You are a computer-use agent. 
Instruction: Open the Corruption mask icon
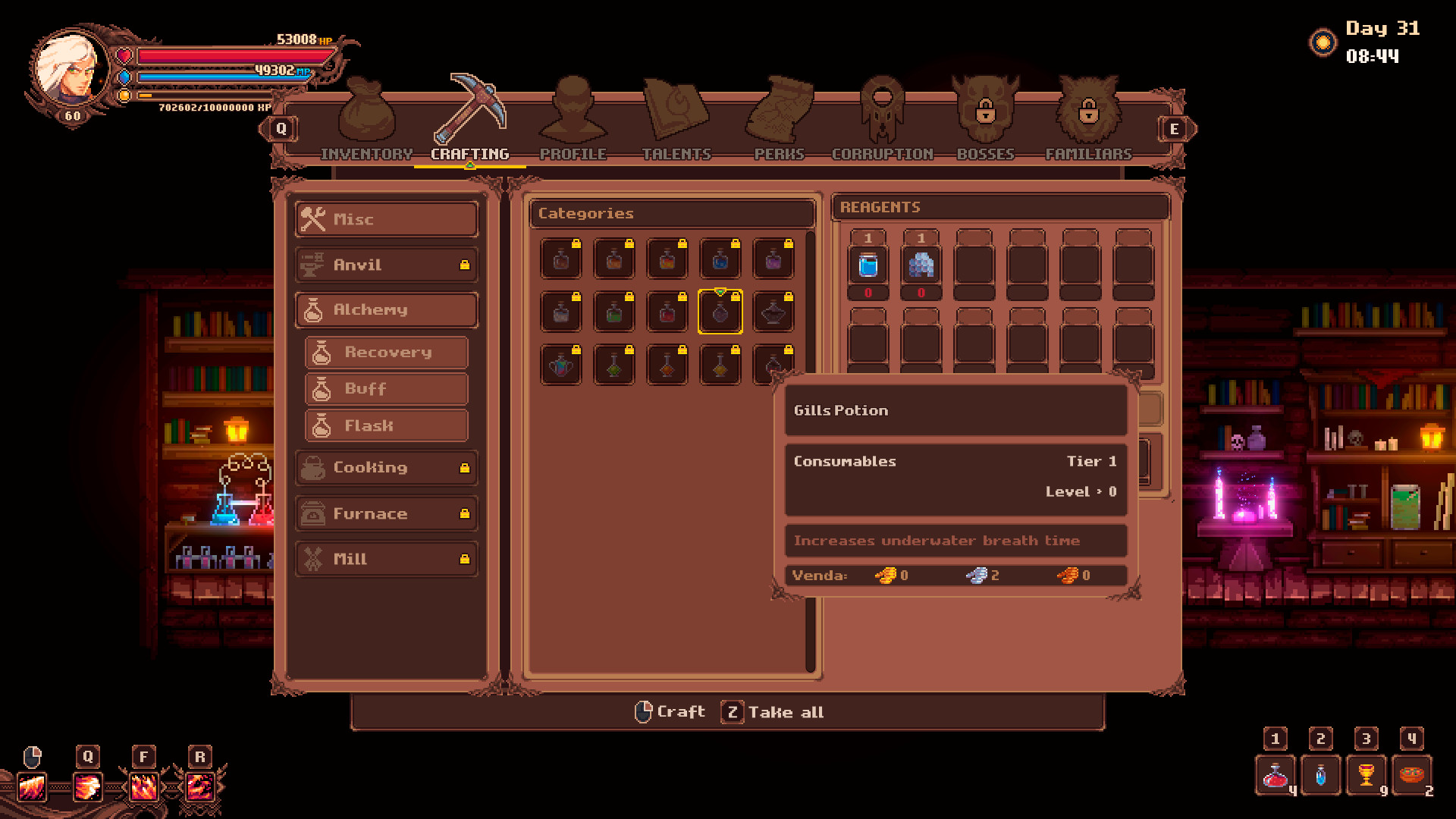[882, 112]
